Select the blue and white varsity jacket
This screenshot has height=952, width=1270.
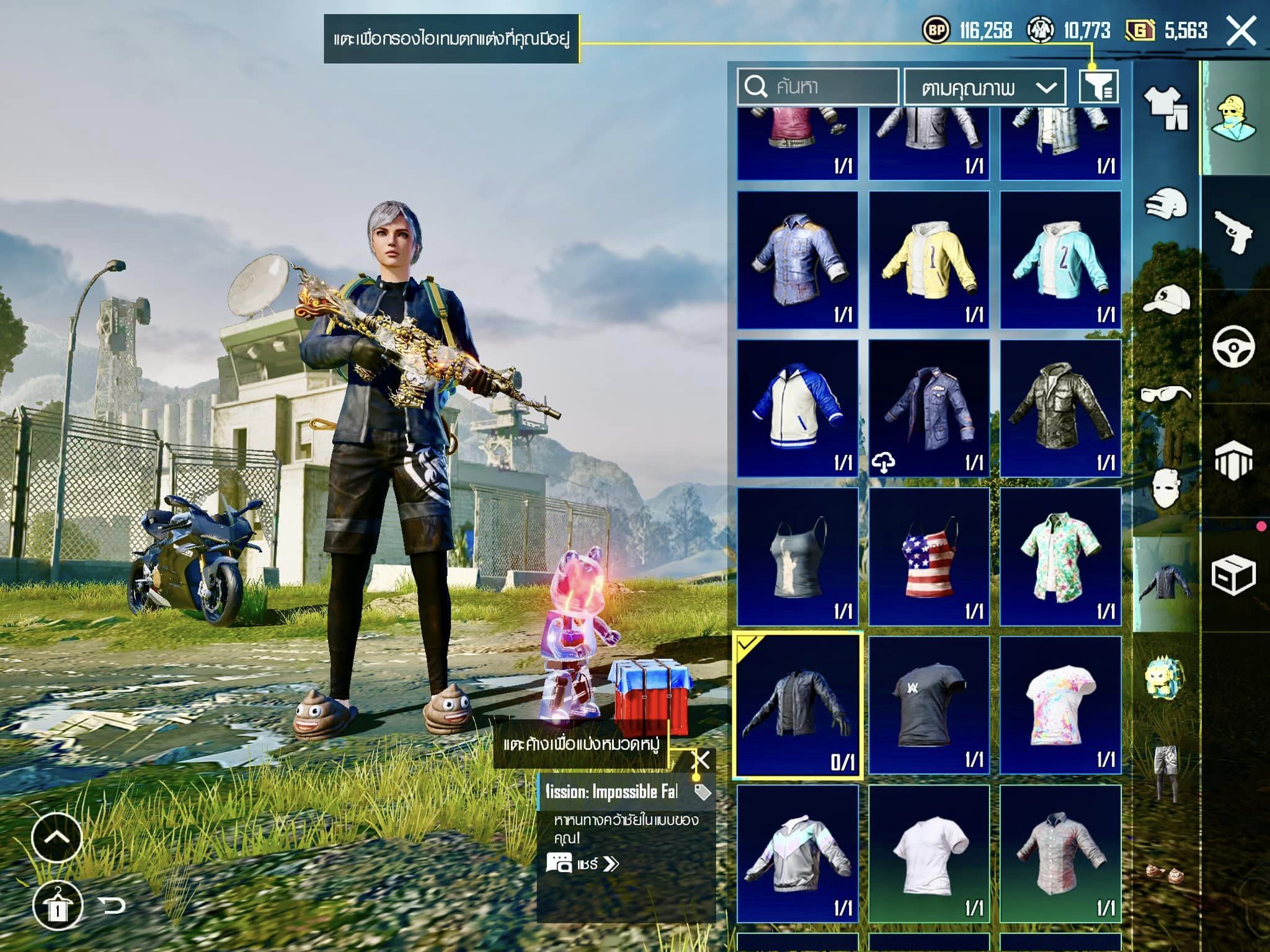pos(797,408)
